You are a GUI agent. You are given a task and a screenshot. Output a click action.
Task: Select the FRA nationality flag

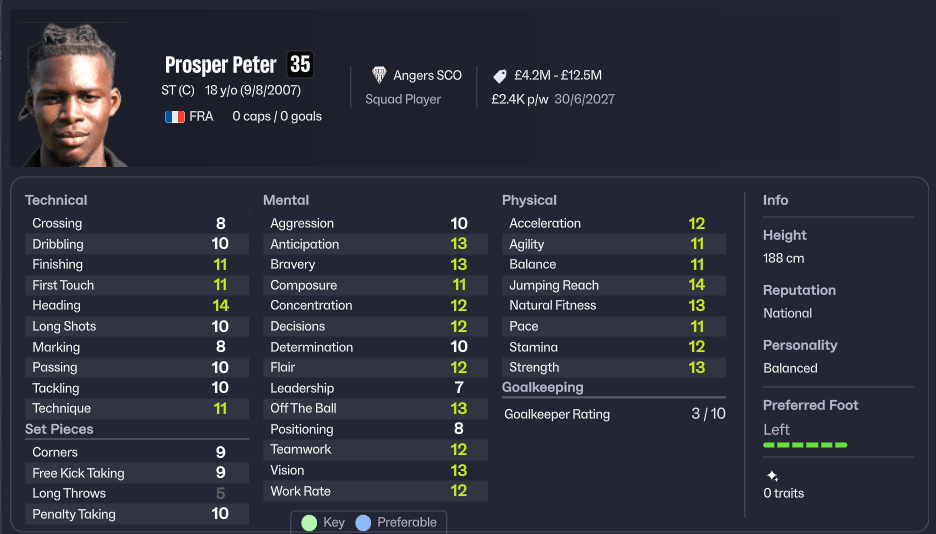click(175, 116)
